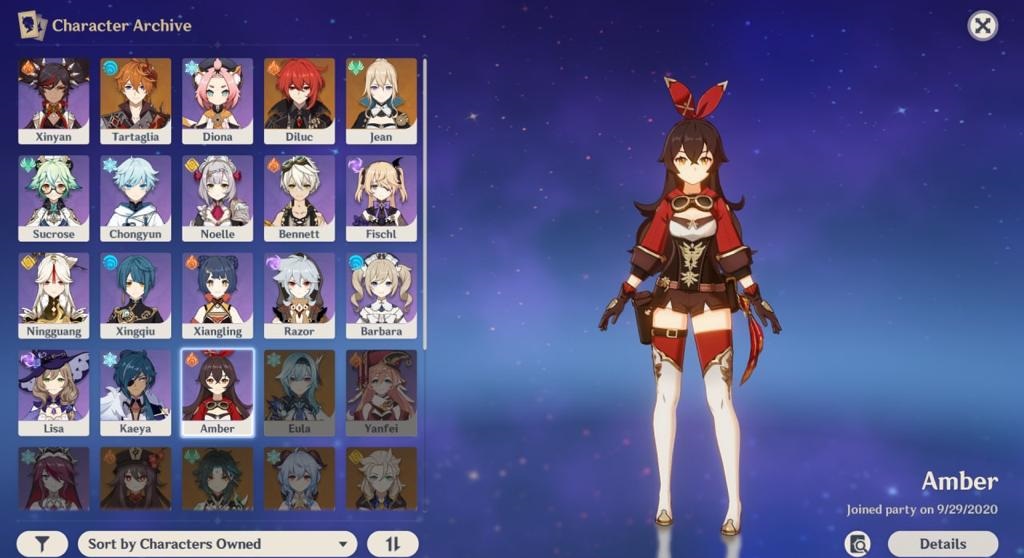The image size is (1024, 558).
Task: Click Noelle's character card
Action: coord(217,197)
